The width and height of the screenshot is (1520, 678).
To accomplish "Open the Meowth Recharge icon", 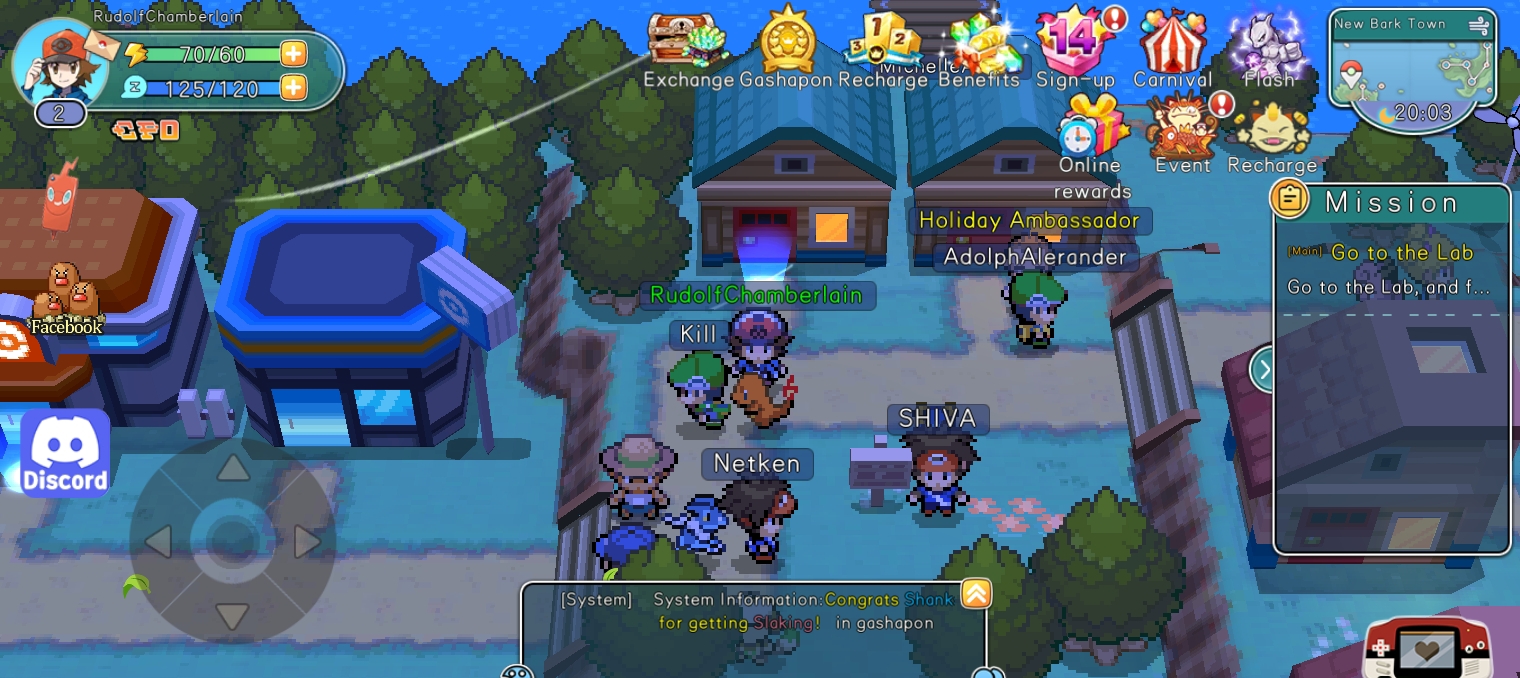I will (1271, 127).
